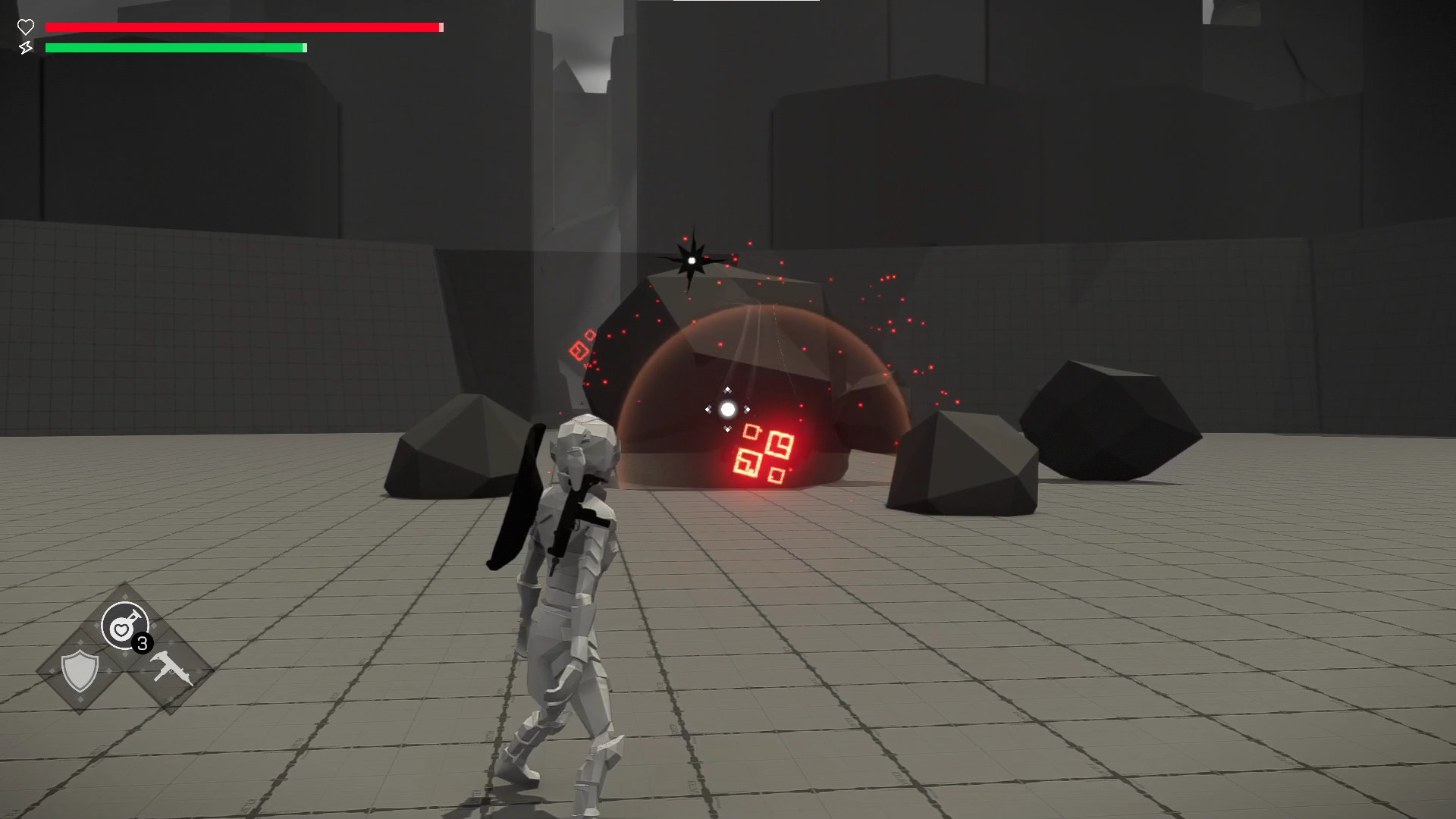
Task: Click the small red square glyph above the cluster
Action: 752,432
